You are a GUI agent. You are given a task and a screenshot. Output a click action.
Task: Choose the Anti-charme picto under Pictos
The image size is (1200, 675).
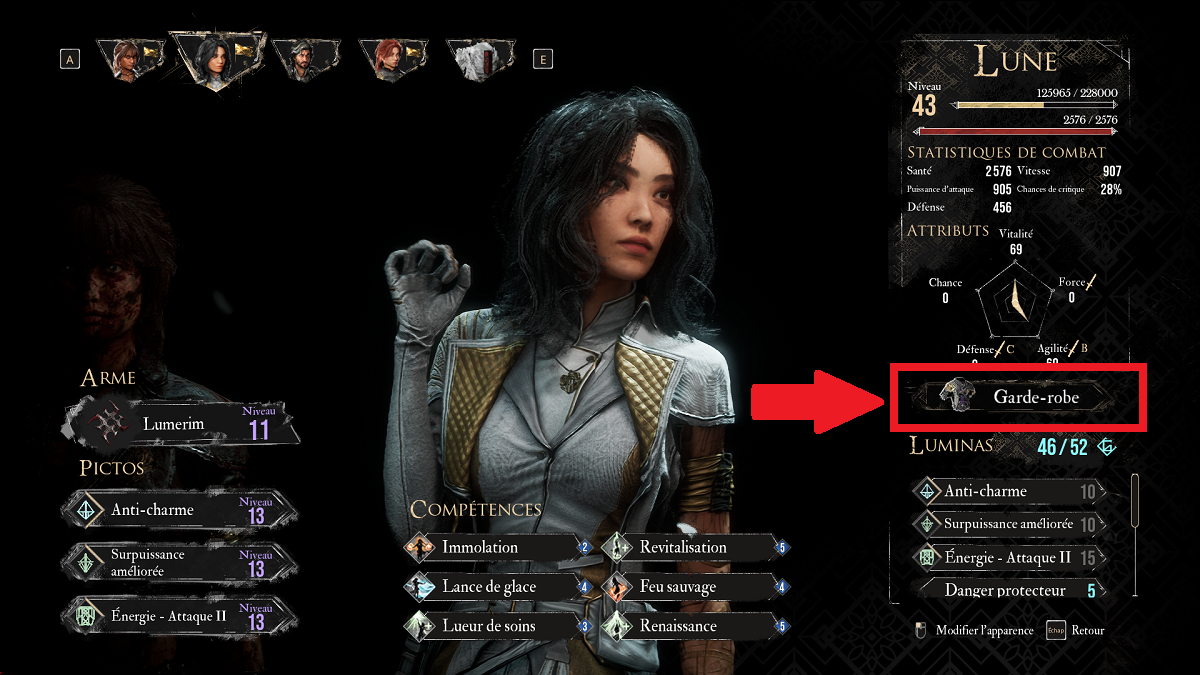point(180,510)
